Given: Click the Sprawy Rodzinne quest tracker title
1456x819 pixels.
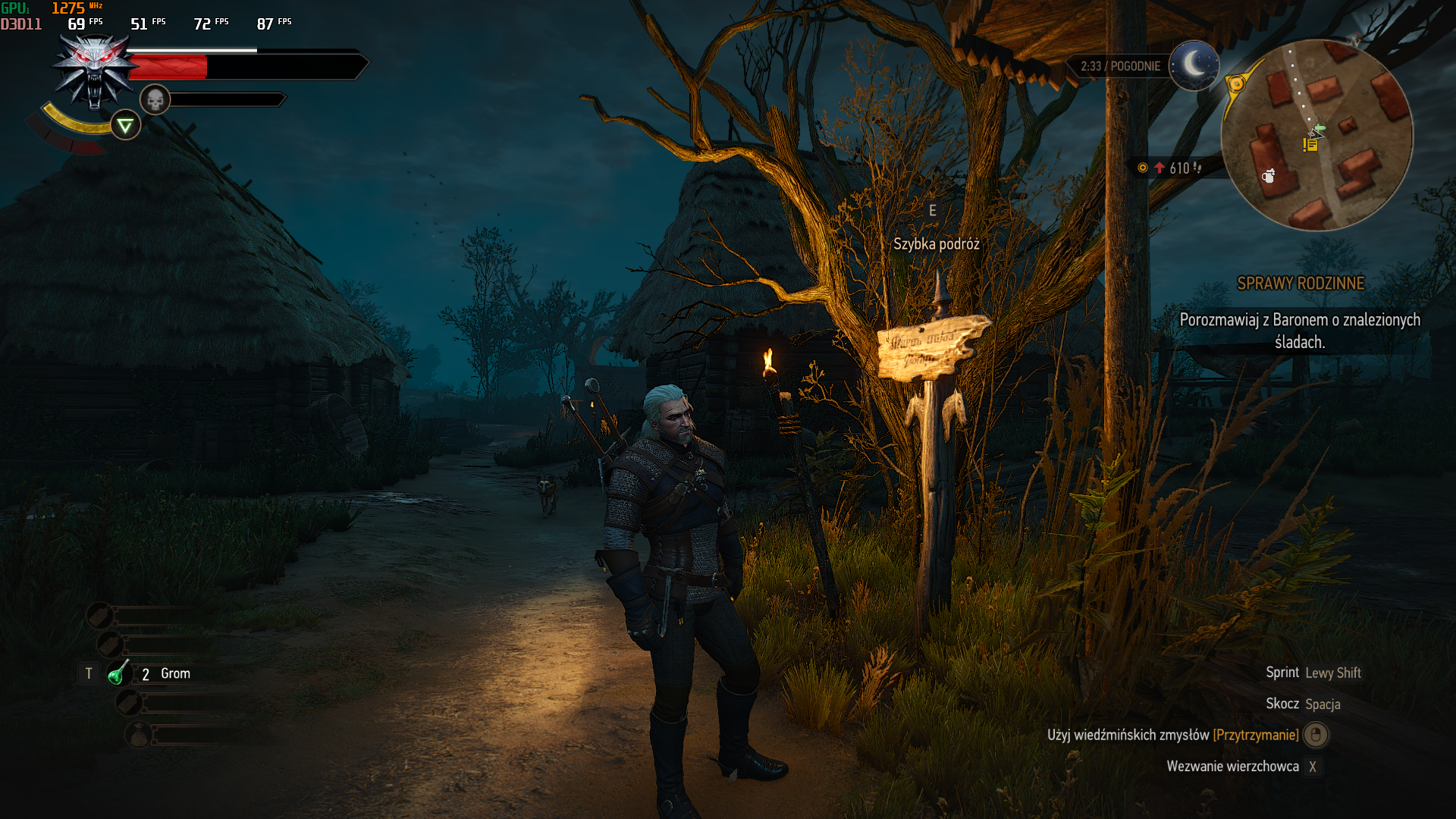Looking at the screenshot, I should click(x=1300, y=284).
